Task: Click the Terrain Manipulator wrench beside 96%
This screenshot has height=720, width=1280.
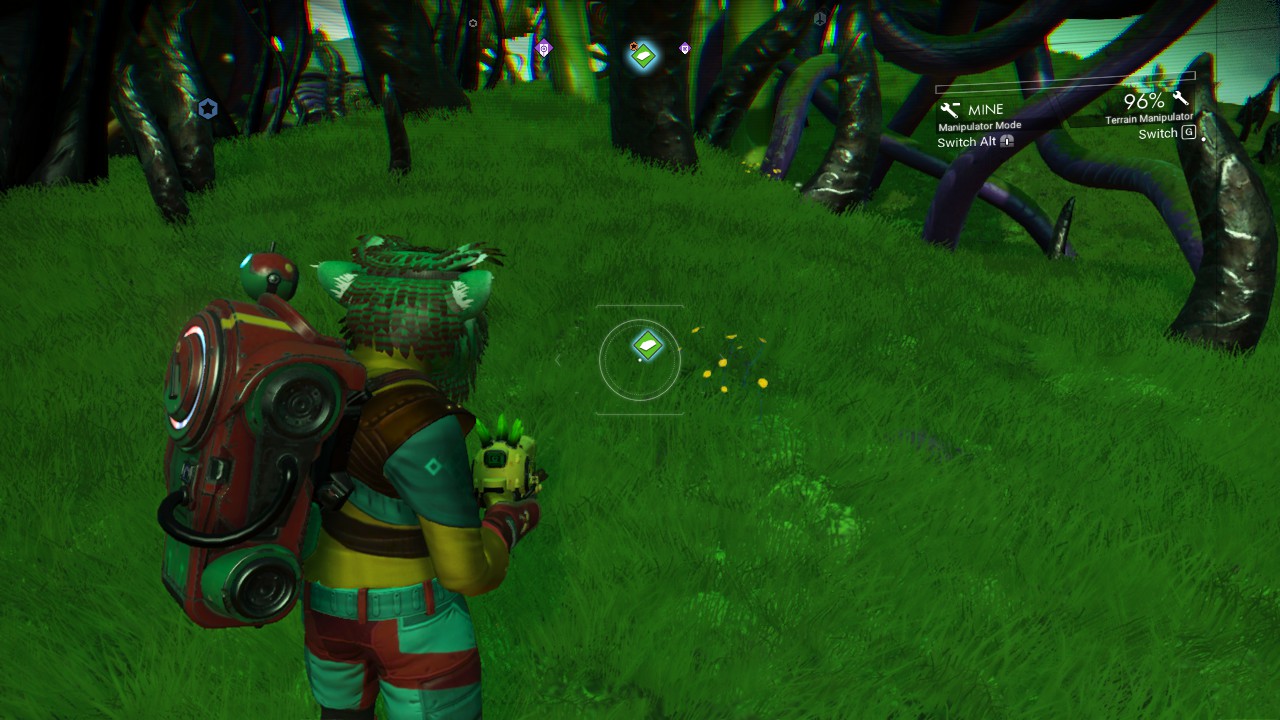Action: click(1180, 98)
